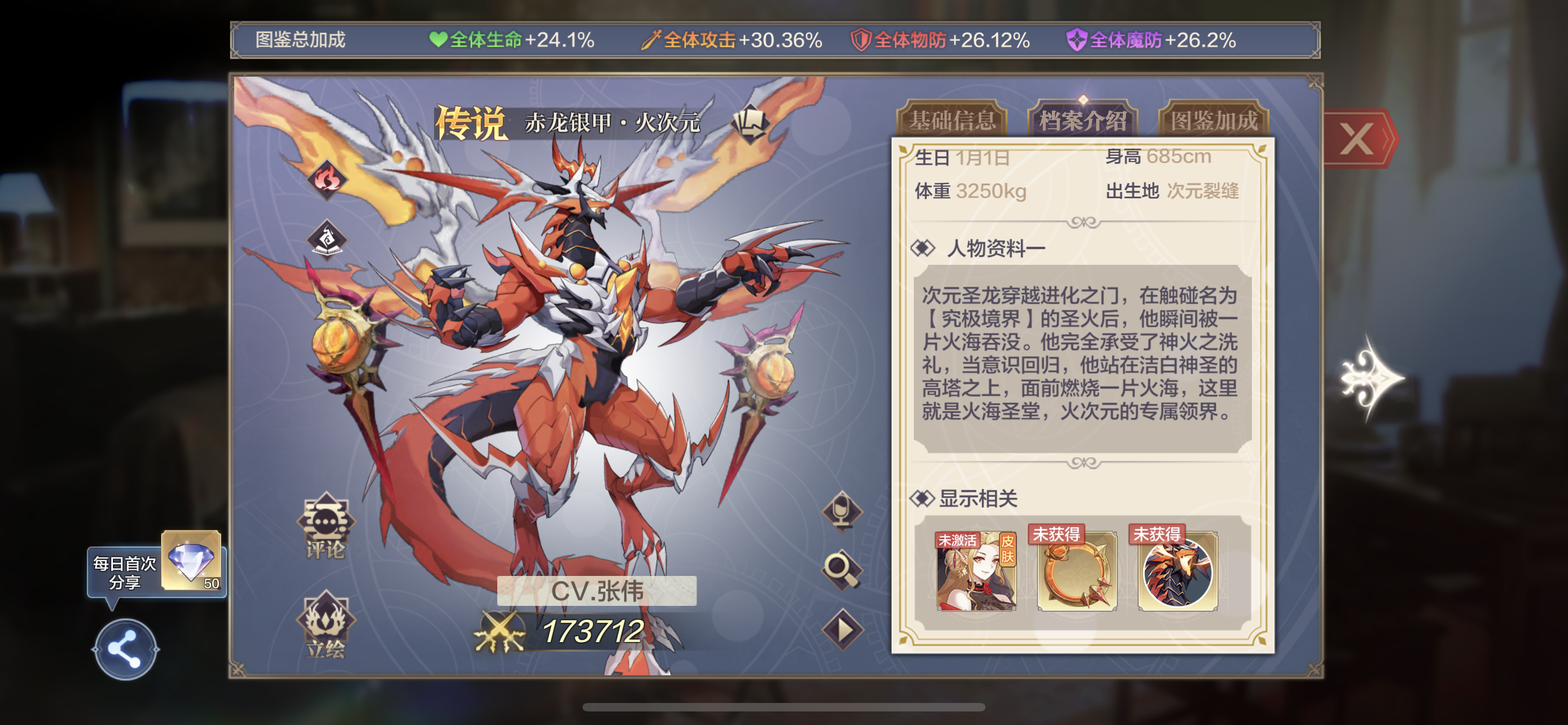Select the fire element icon
This screenshot has height=725, width=1568.
point(327,179)
